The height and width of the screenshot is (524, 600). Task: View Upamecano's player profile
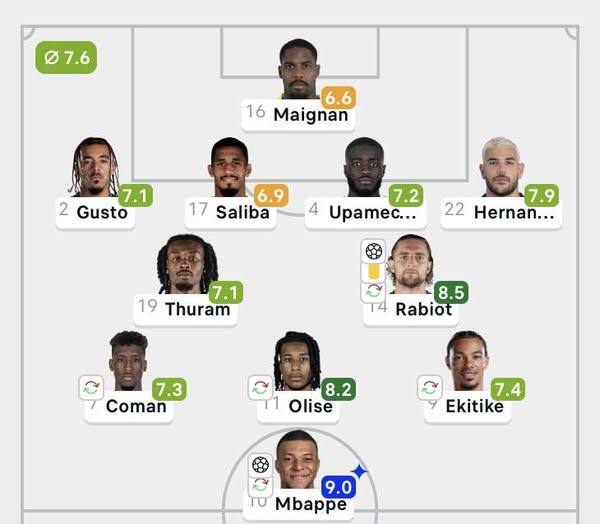pos(364,168)
